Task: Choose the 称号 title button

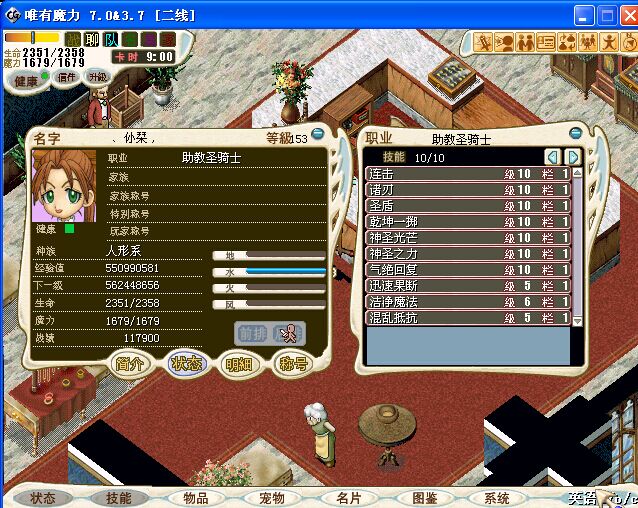Action: coord(292,364)
